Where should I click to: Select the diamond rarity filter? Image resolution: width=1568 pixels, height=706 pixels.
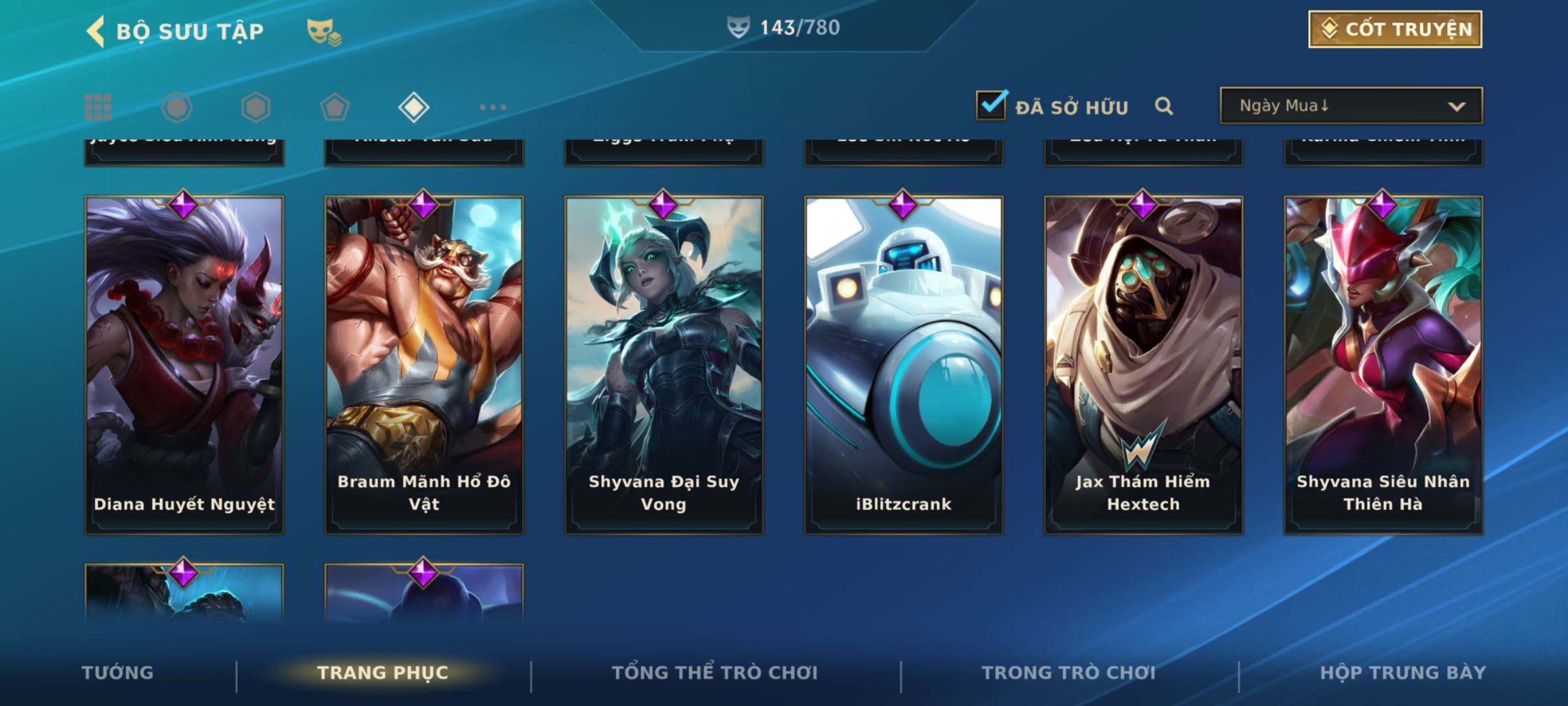414,107
